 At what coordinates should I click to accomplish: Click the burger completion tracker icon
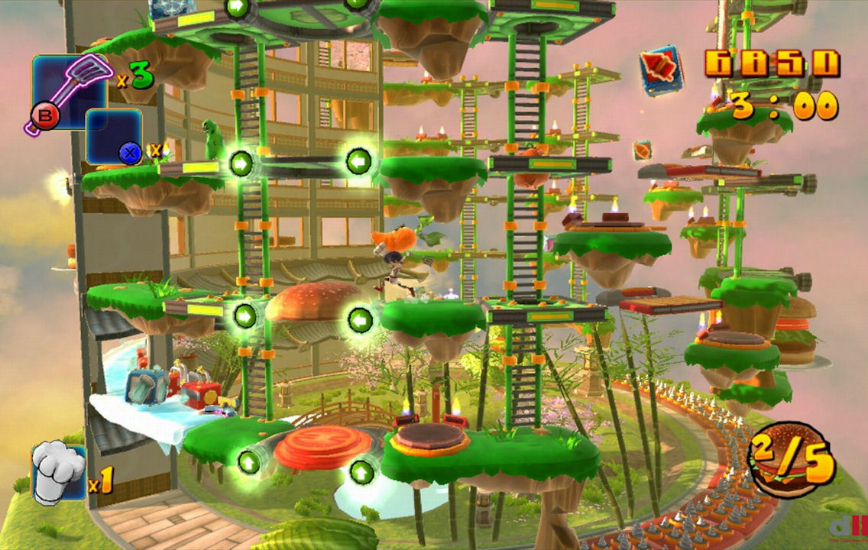click(x=790, y=459)
